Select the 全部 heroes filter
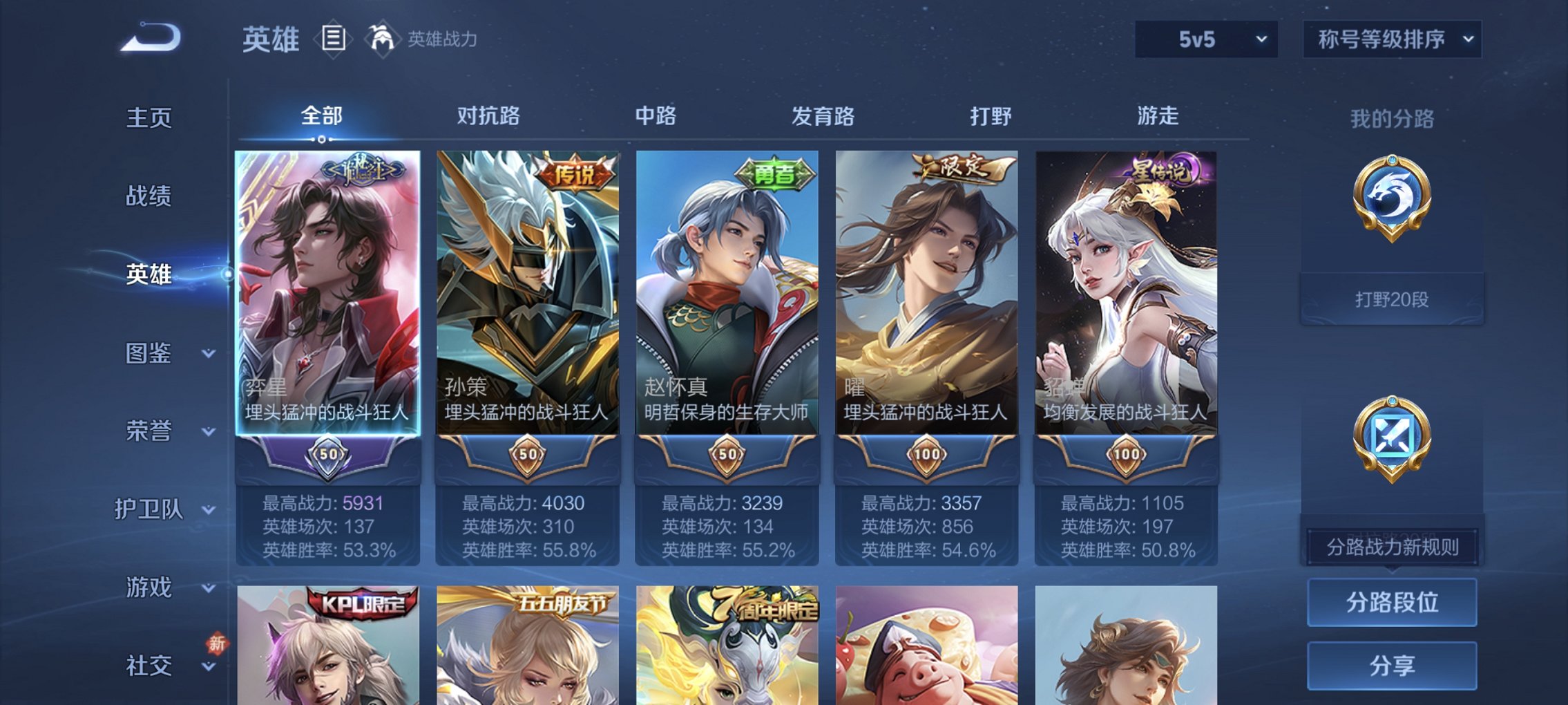 click(322, 117)
